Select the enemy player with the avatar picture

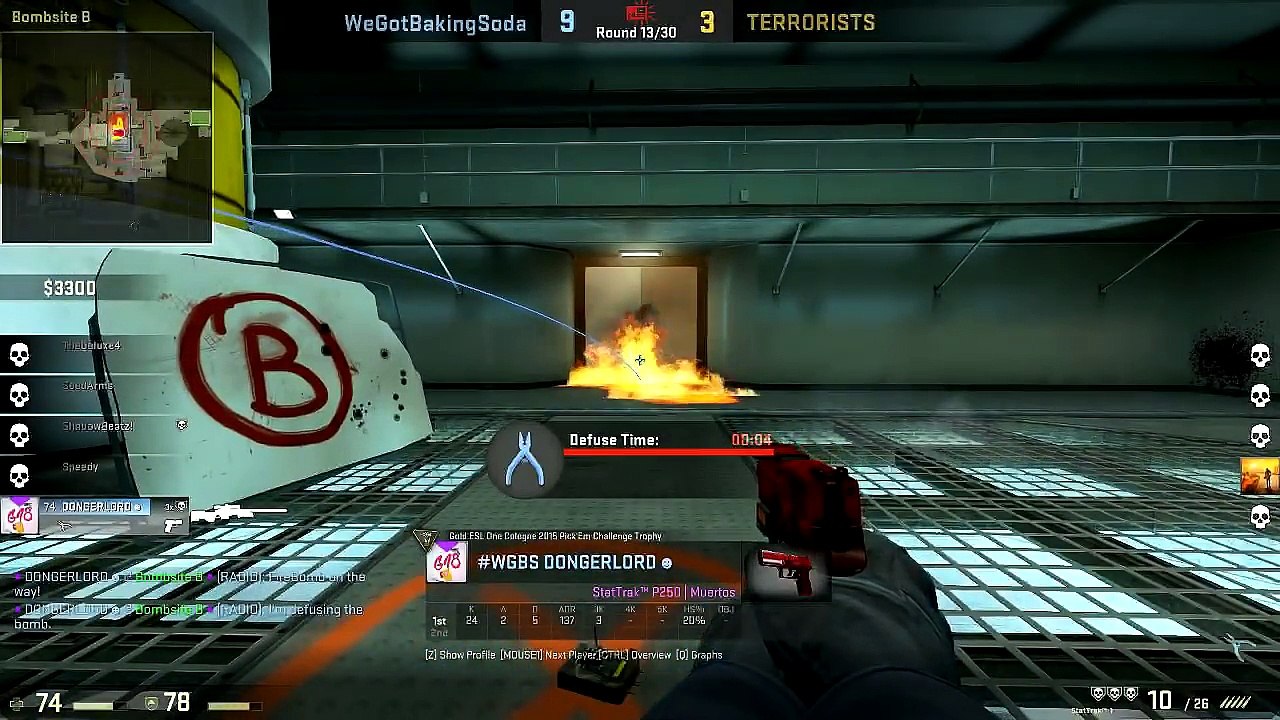[x=1259, y=476]
